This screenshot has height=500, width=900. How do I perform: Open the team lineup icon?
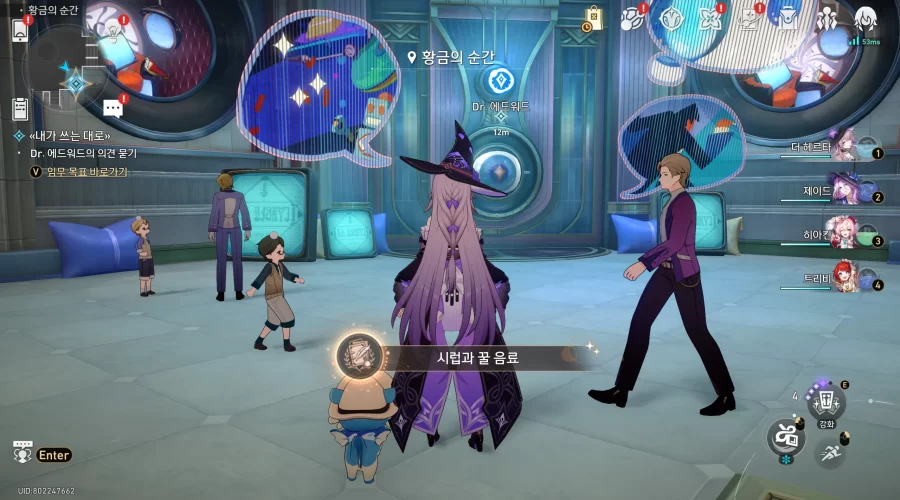click(x=828, y=18)
